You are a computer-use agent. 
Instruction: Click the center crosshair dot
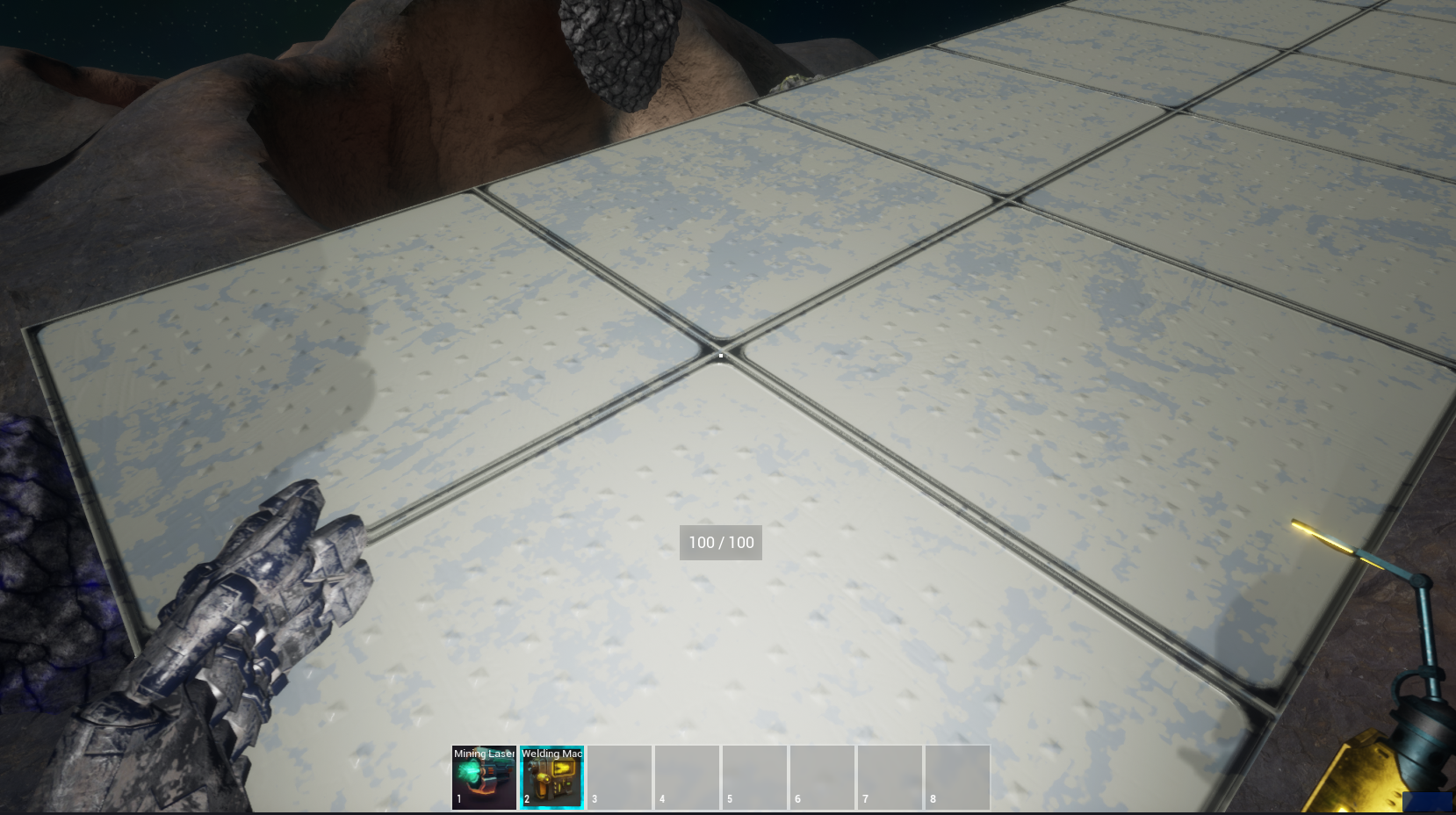pyautogui.click(x=720, y=355)
